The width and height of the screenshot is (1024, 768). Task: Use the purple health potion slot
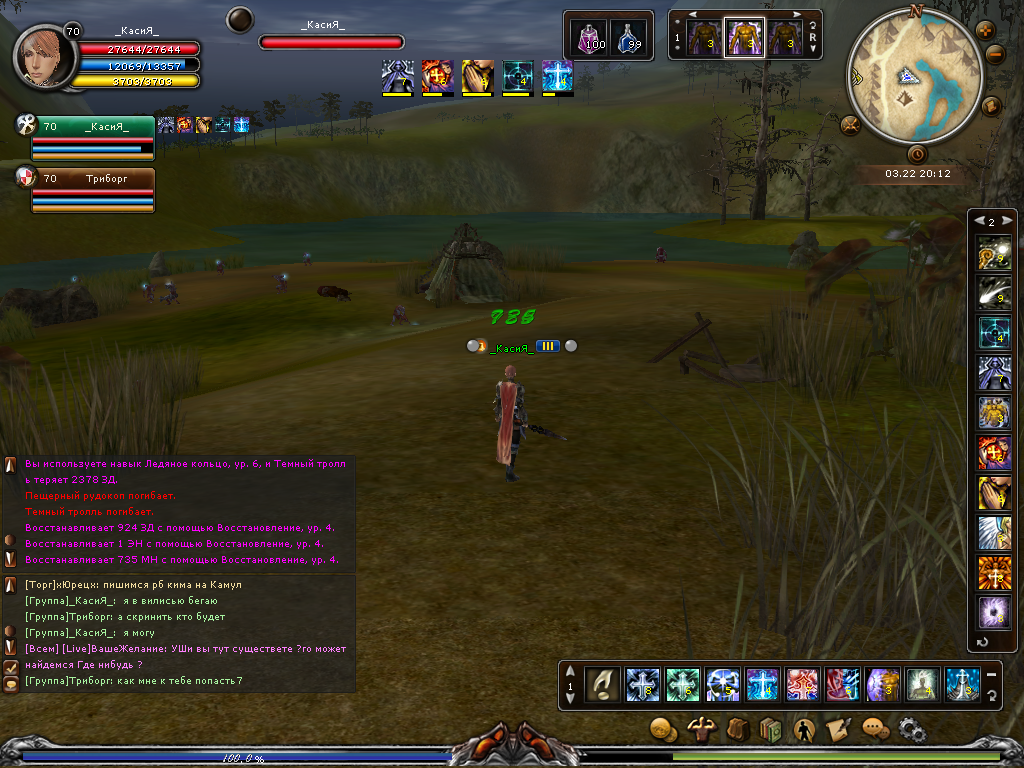pyautogui.click(x=593, y=38)
